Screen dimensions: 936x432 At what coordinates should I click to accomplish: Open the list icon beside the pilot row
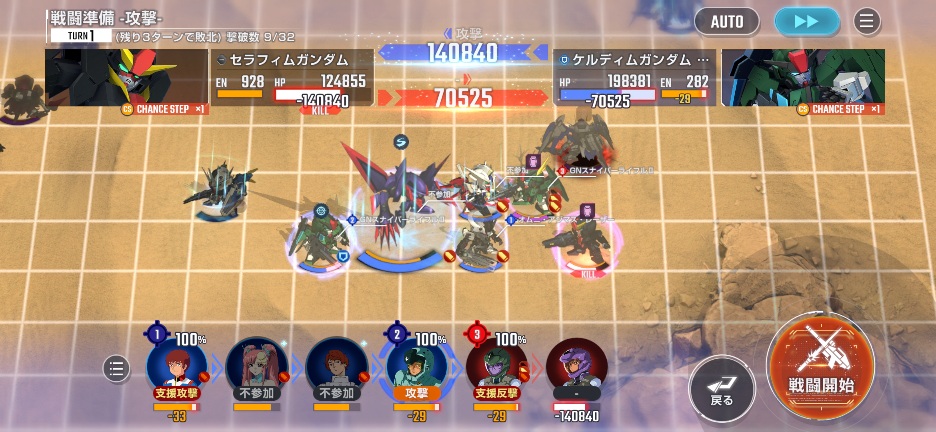116,369
